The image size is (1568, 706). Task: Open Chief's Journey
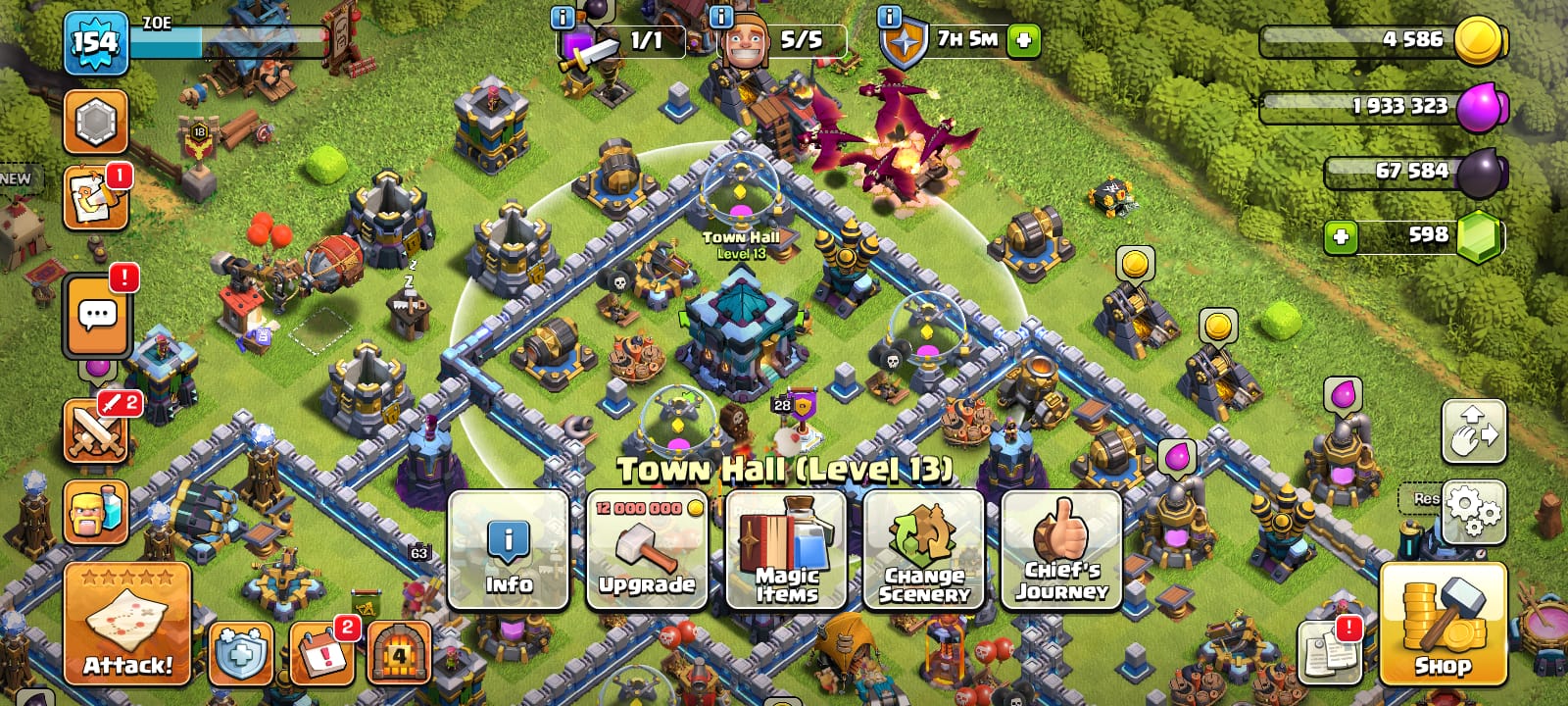(1061, 550)
